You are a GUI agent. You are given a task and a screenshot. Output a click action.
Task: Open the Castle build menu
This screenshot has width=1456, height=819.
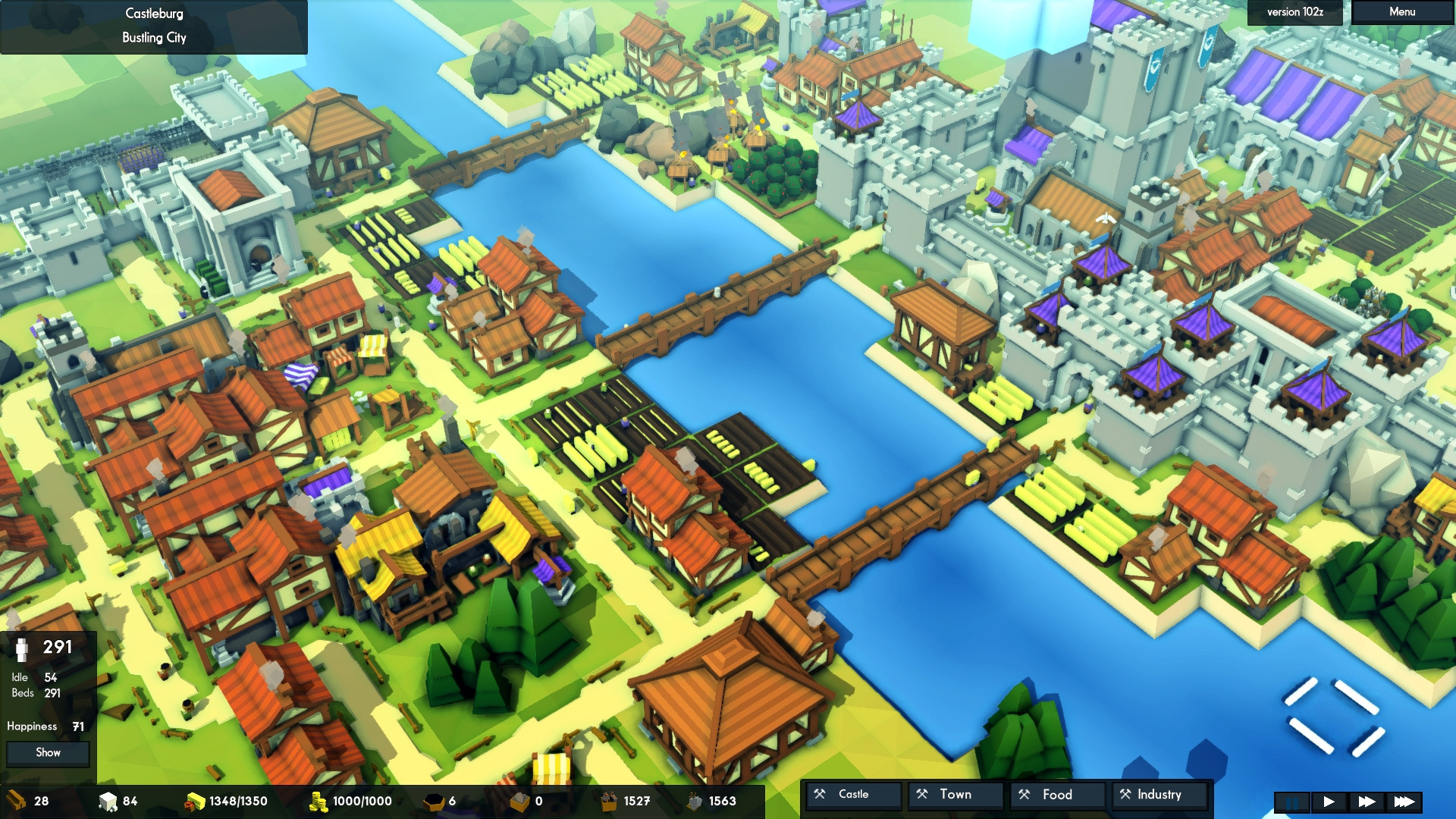852,795
